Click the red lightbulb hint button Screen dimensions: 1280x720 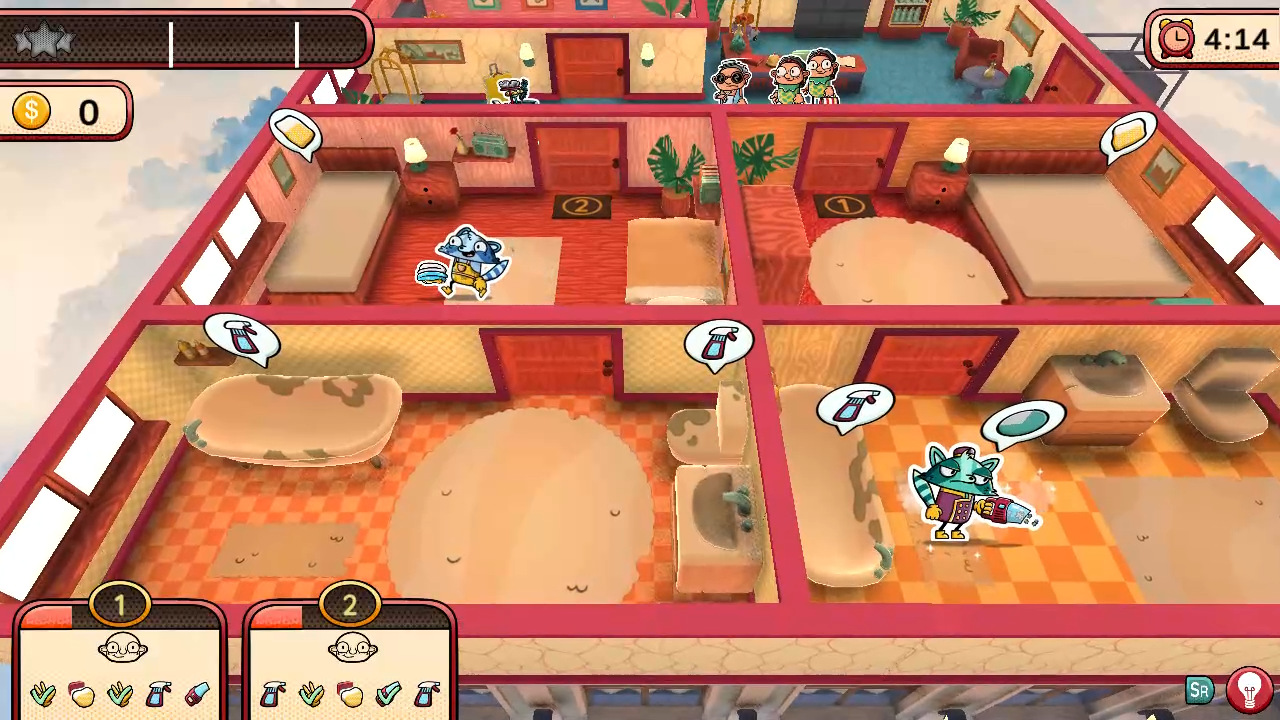click(1248, 688)
